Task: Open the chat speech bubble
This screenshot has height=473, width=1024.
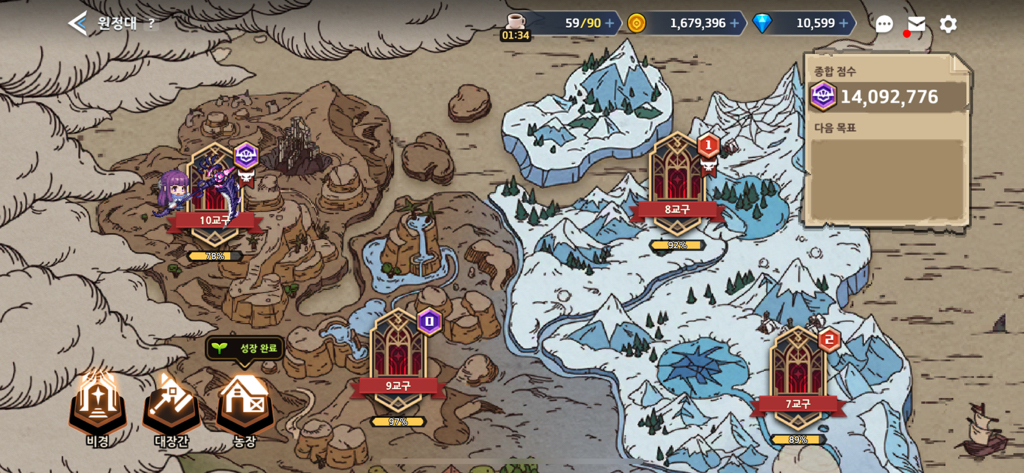Action: tap(884, 24)
